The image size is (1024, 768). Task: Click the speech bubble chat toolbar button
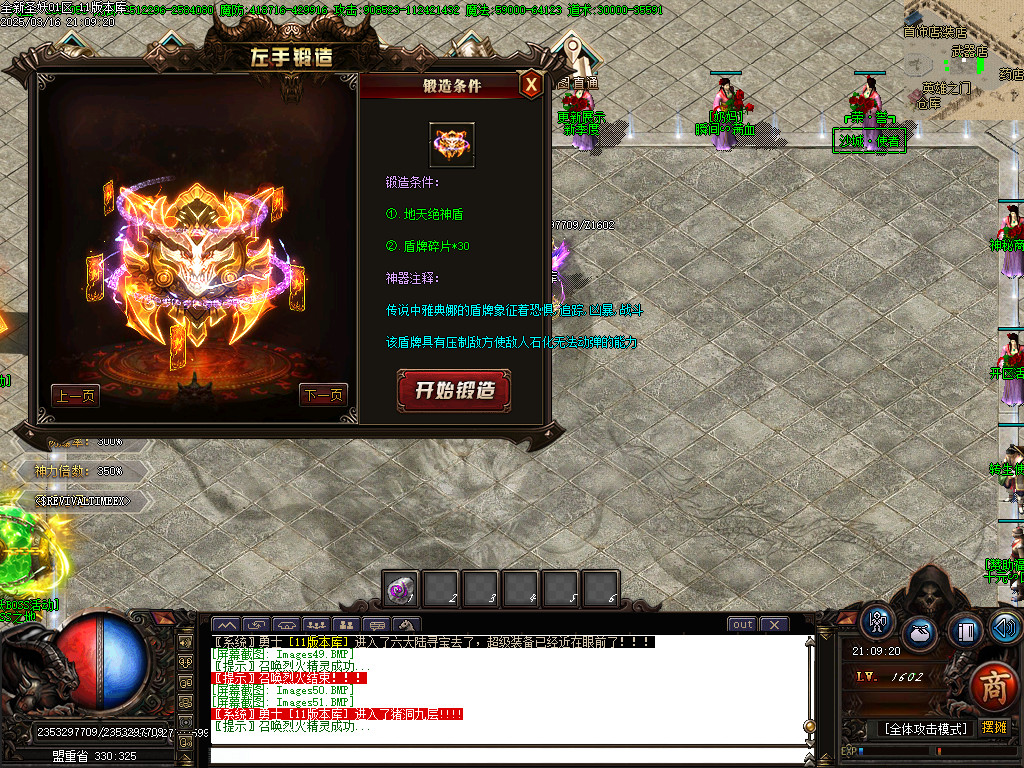[x=379, y=625]
